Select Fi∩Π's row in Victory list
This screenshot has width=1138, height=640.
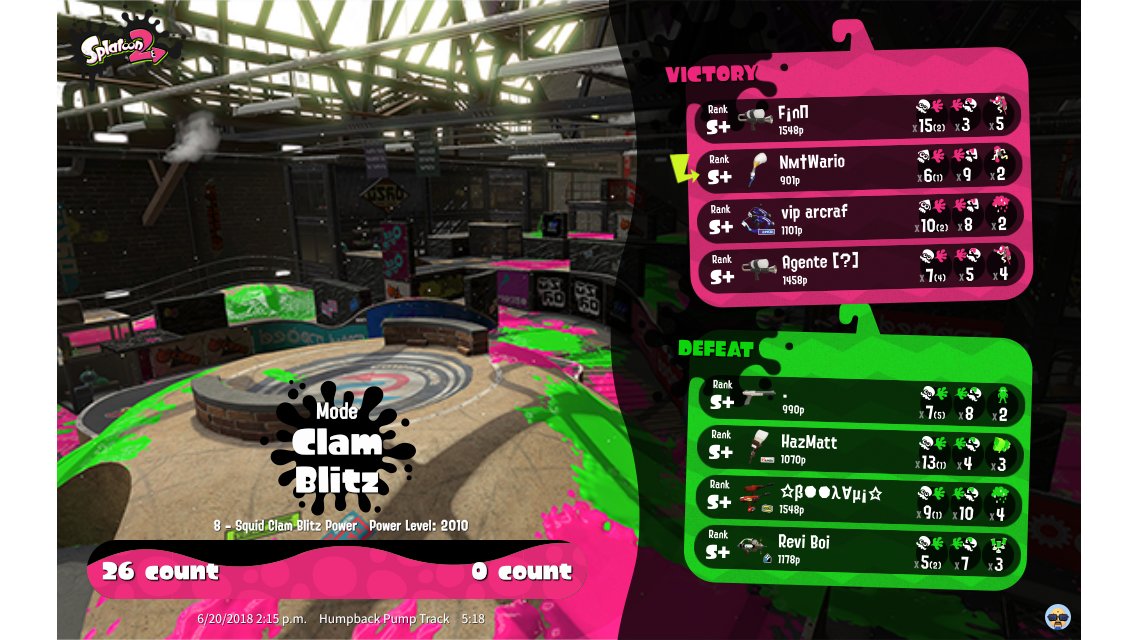click(x=858, y=116)
